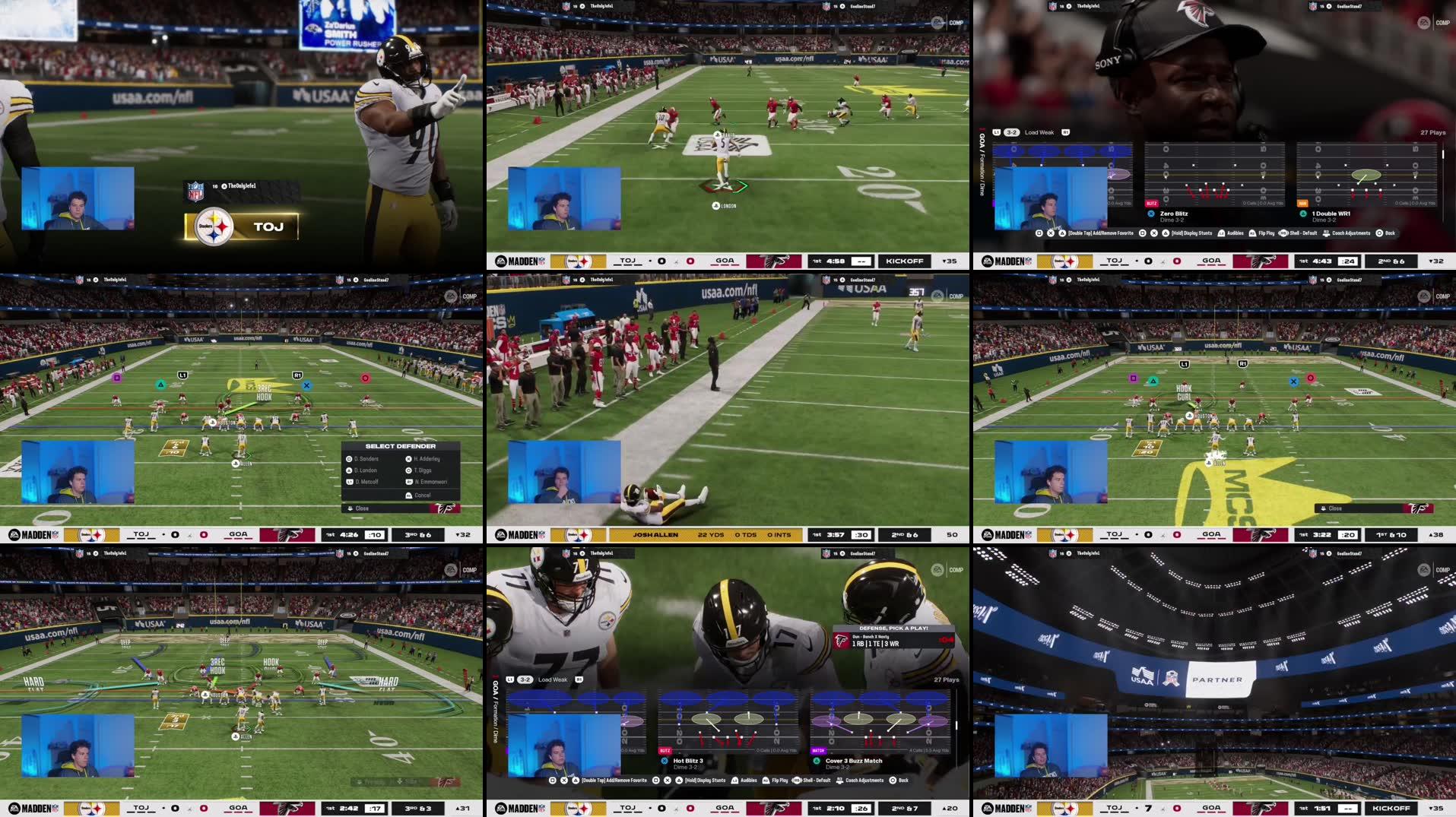
Task: Select the Hot Blitz 3 play card
Action: (x=727, y=722)
